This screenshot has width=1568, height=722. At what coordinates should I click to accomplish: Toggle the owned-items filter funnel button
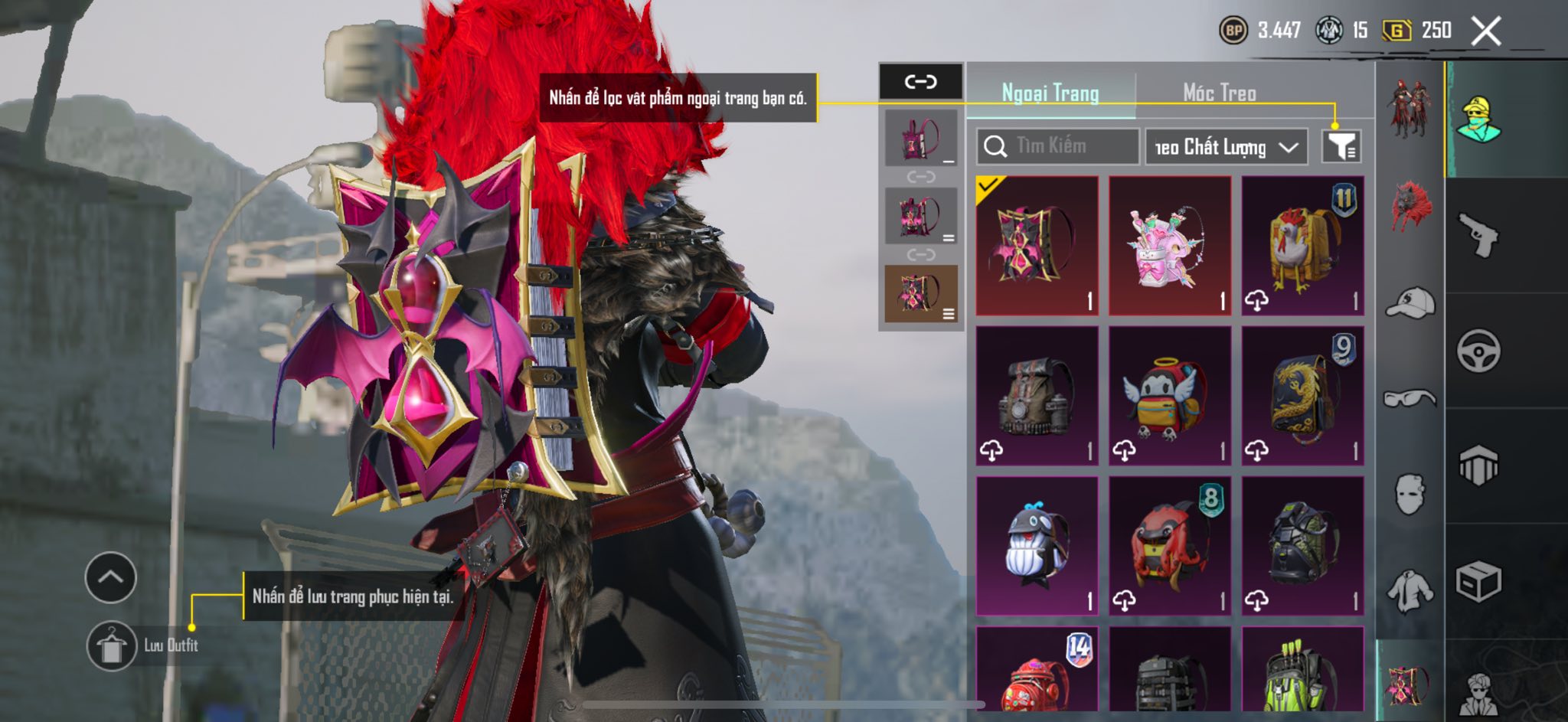pos(1341,146)
